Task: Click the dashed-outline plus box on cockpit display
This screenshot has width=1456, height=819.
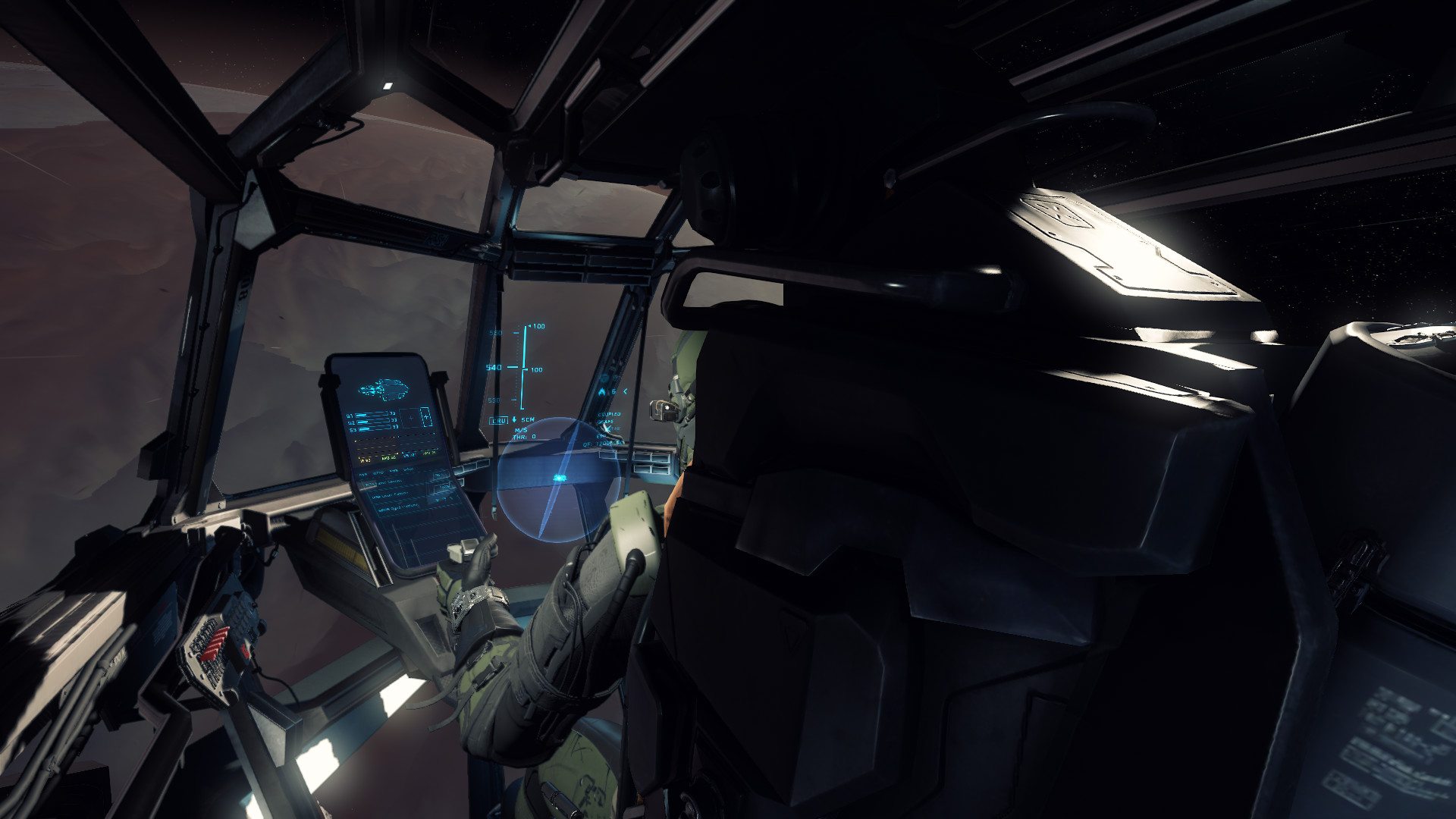Action: click(x=425, y=417)
